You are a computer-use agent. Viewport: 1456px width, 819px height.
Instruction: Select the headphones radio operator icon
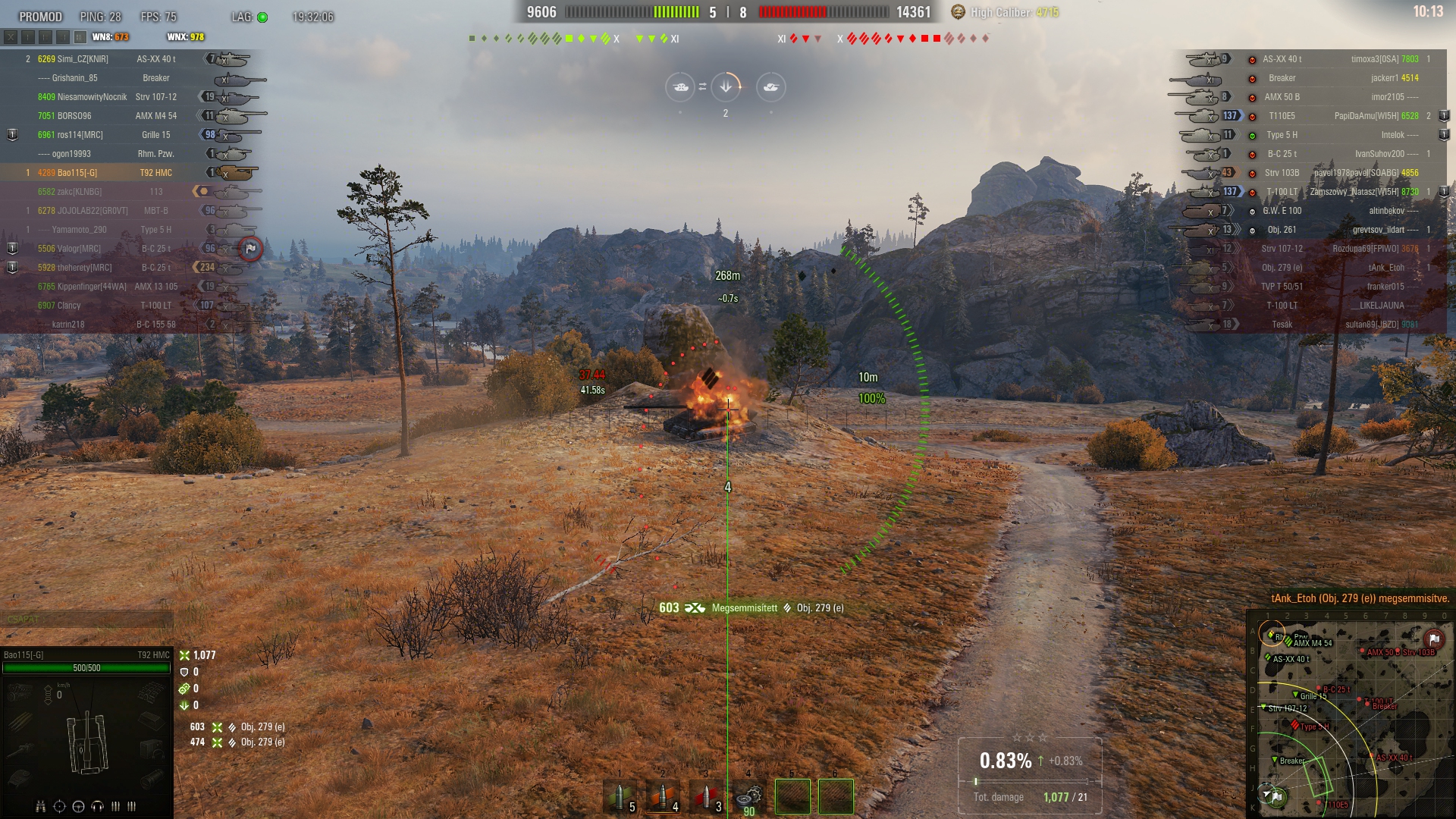(97, 806)
